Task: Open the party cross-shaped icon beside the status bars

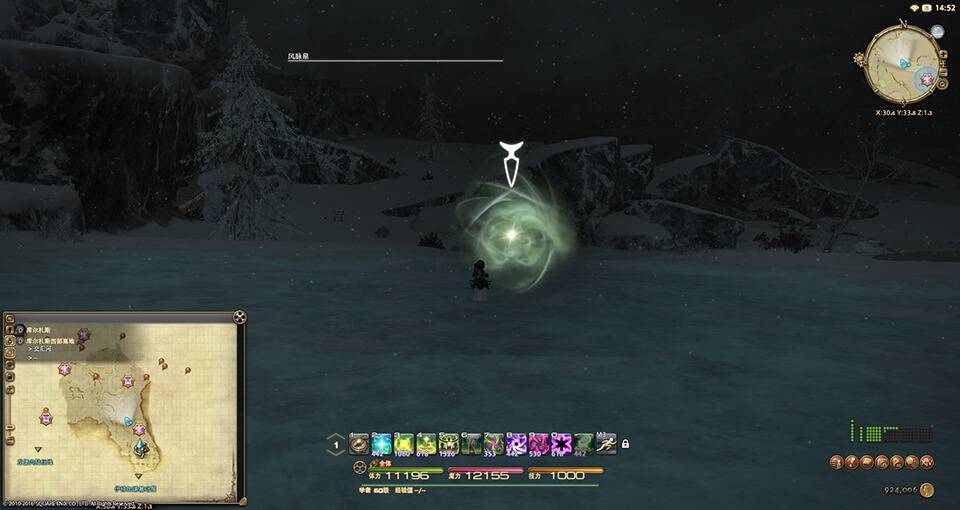Action: pos(359,466)
